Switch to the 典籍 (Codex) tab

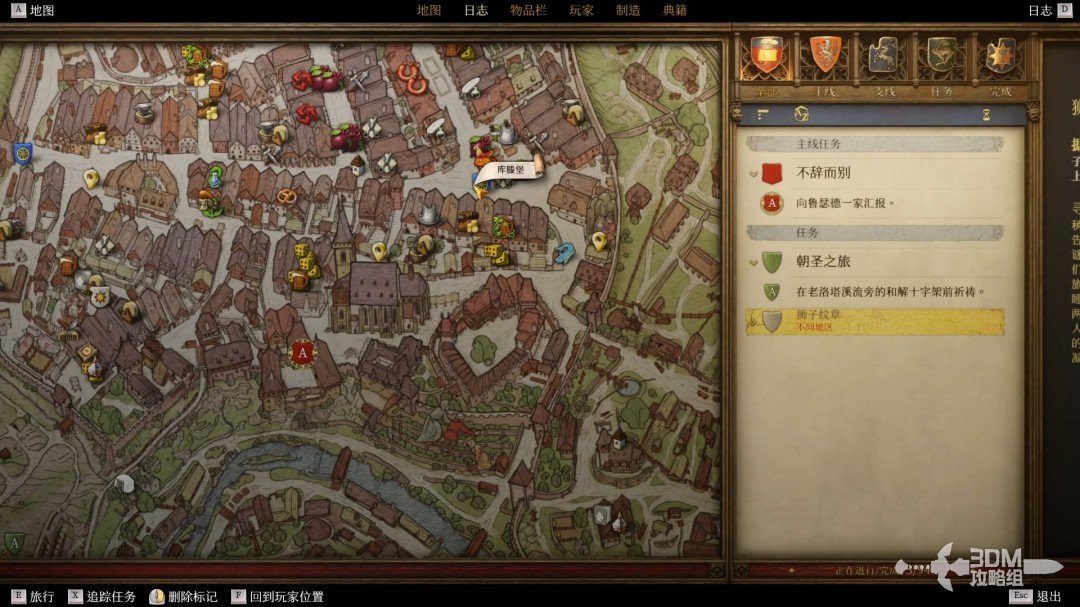[675, 10]
